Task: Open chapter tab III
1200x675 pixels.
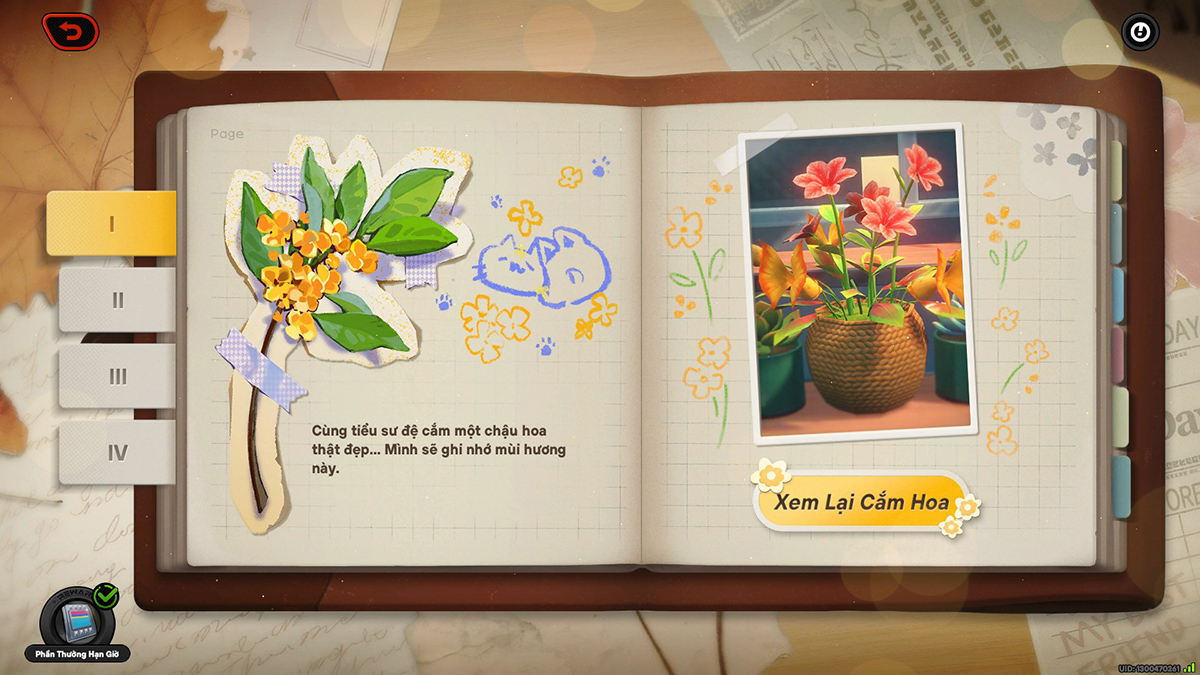Action: (117, 376)
